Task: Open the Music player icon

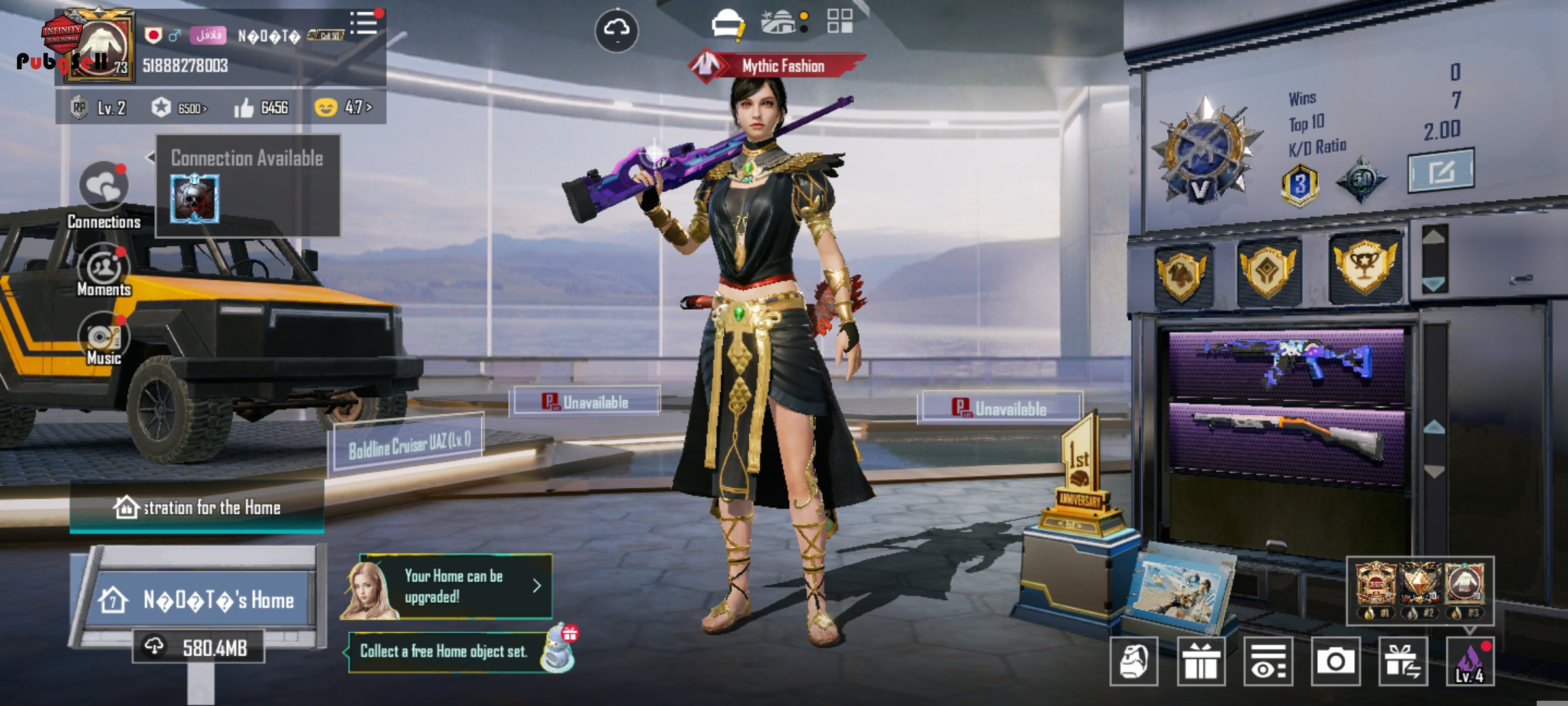Action: pos(103,337)
